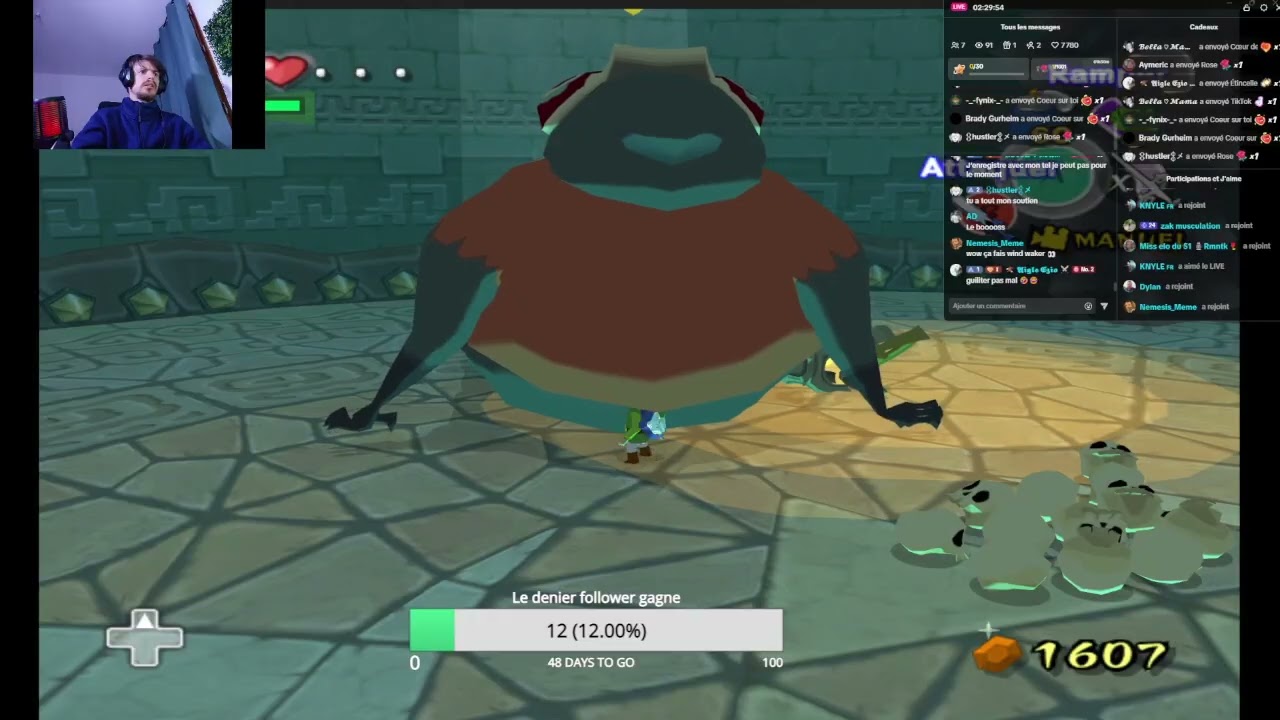Open the settings gear in the live panel
The width and height of the screenshot is (1280, 720).
(1264, 8)
